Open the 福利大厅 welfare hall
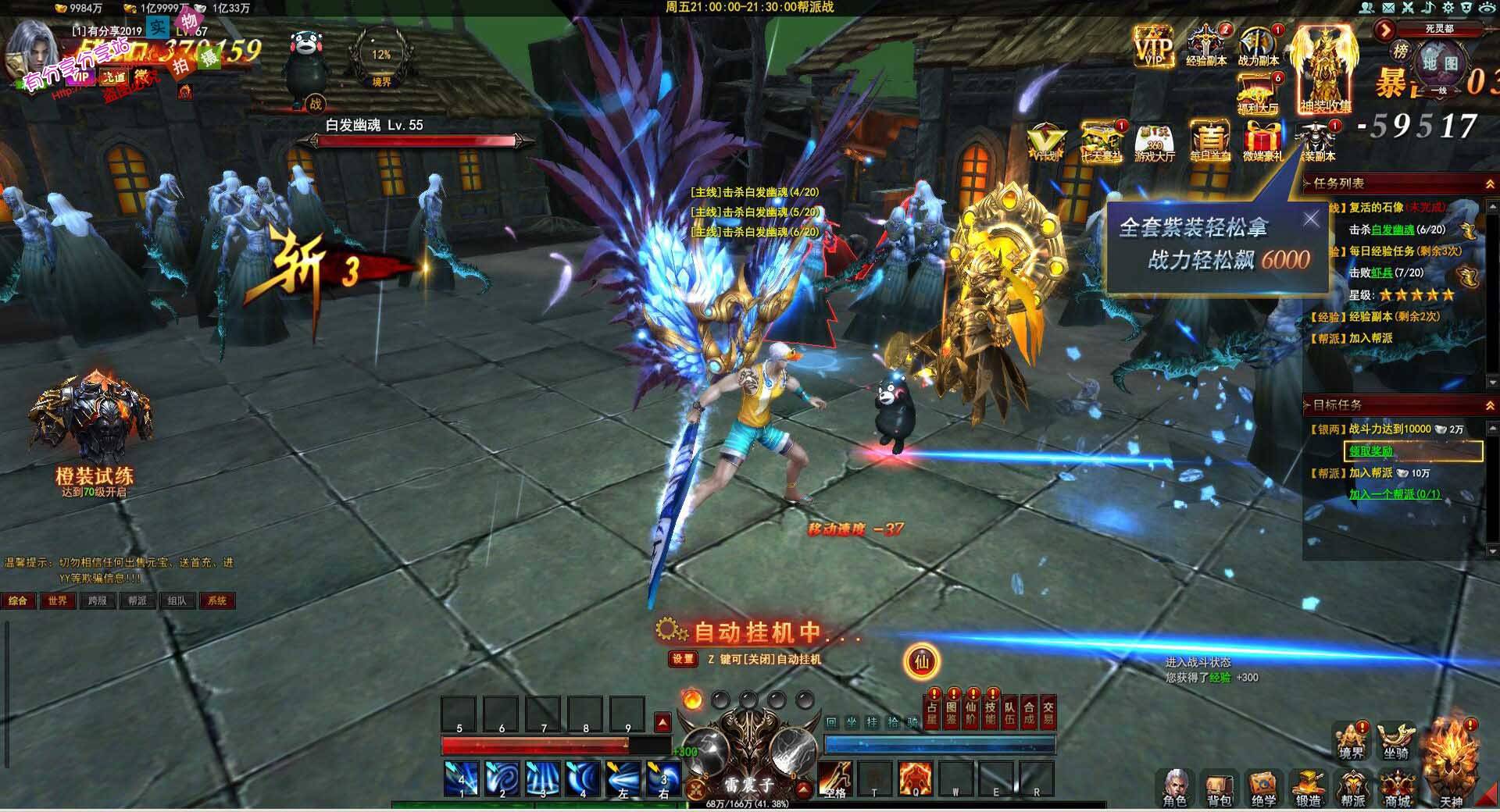This screenshot has height=812, width=1500. 1258,93
